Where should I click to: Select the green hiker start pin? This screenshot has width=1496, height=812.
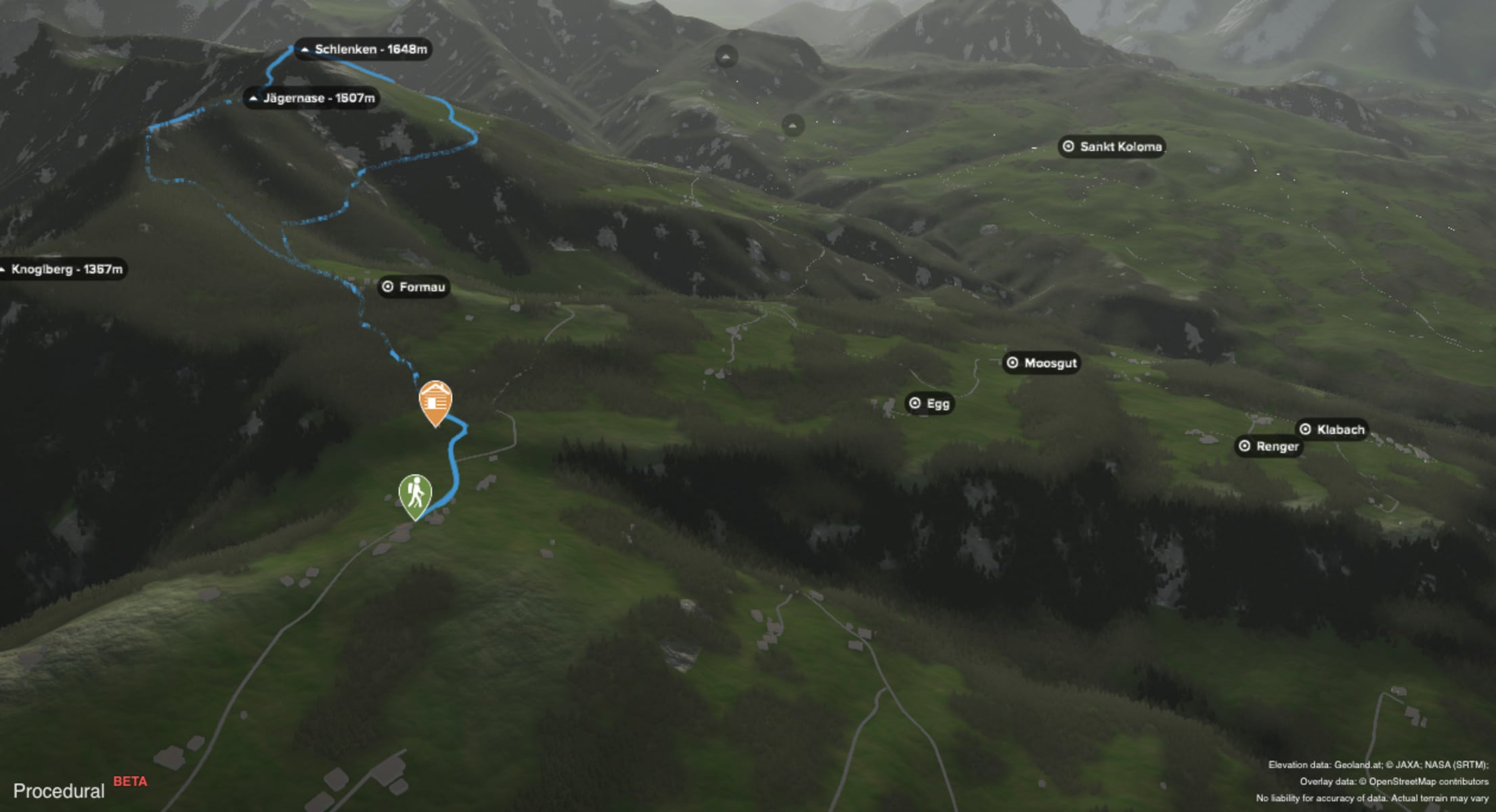[x=415, y=495]
